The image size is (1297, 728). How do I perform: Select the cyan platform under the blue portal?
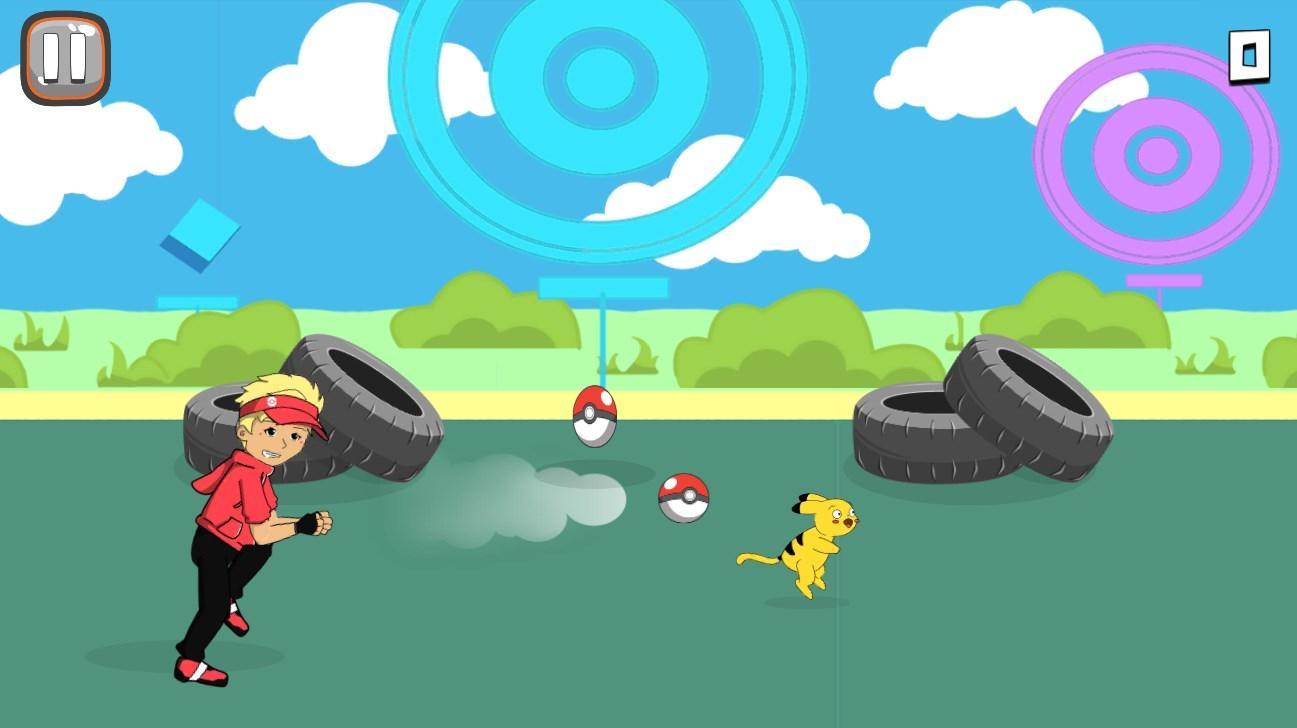[602, 286]
